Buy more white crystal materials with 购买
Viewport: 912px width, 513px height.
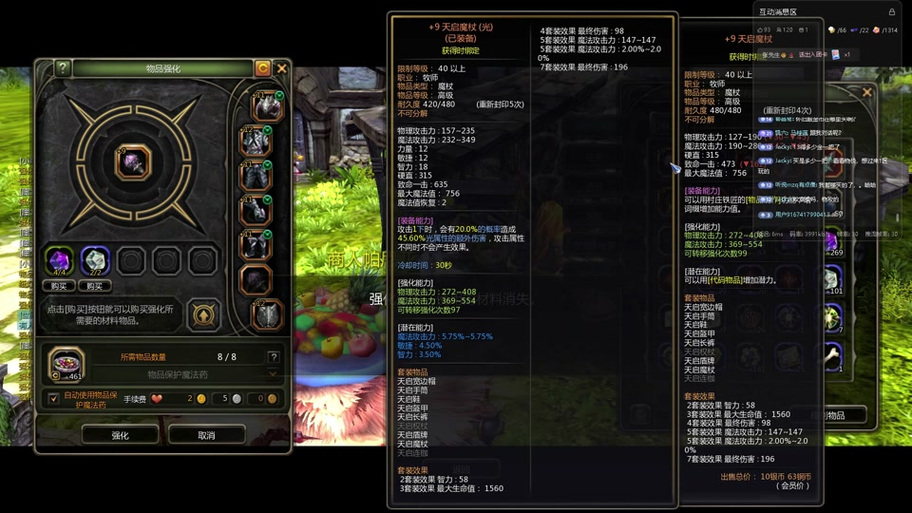pyautogui.click(x=95, y=286)
